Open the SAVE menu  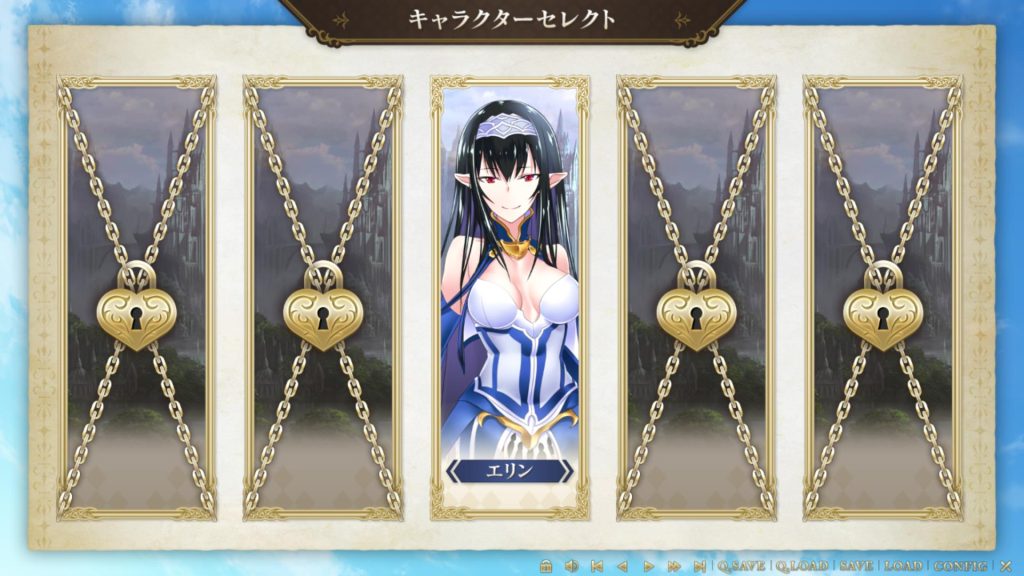(856, 566)
